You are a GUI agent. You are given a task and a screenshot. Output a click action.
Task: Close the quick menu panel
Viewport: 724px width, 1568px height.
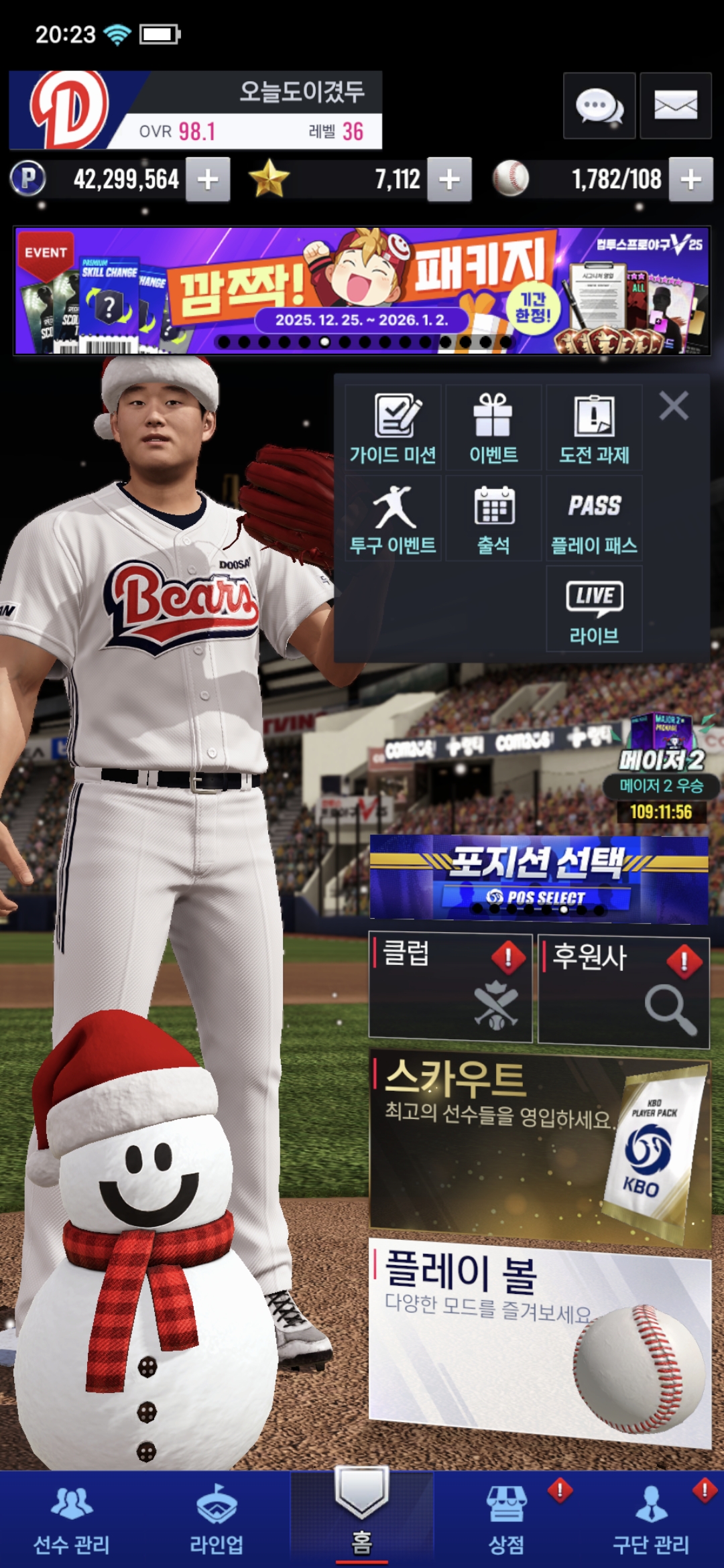pos(674,406)
